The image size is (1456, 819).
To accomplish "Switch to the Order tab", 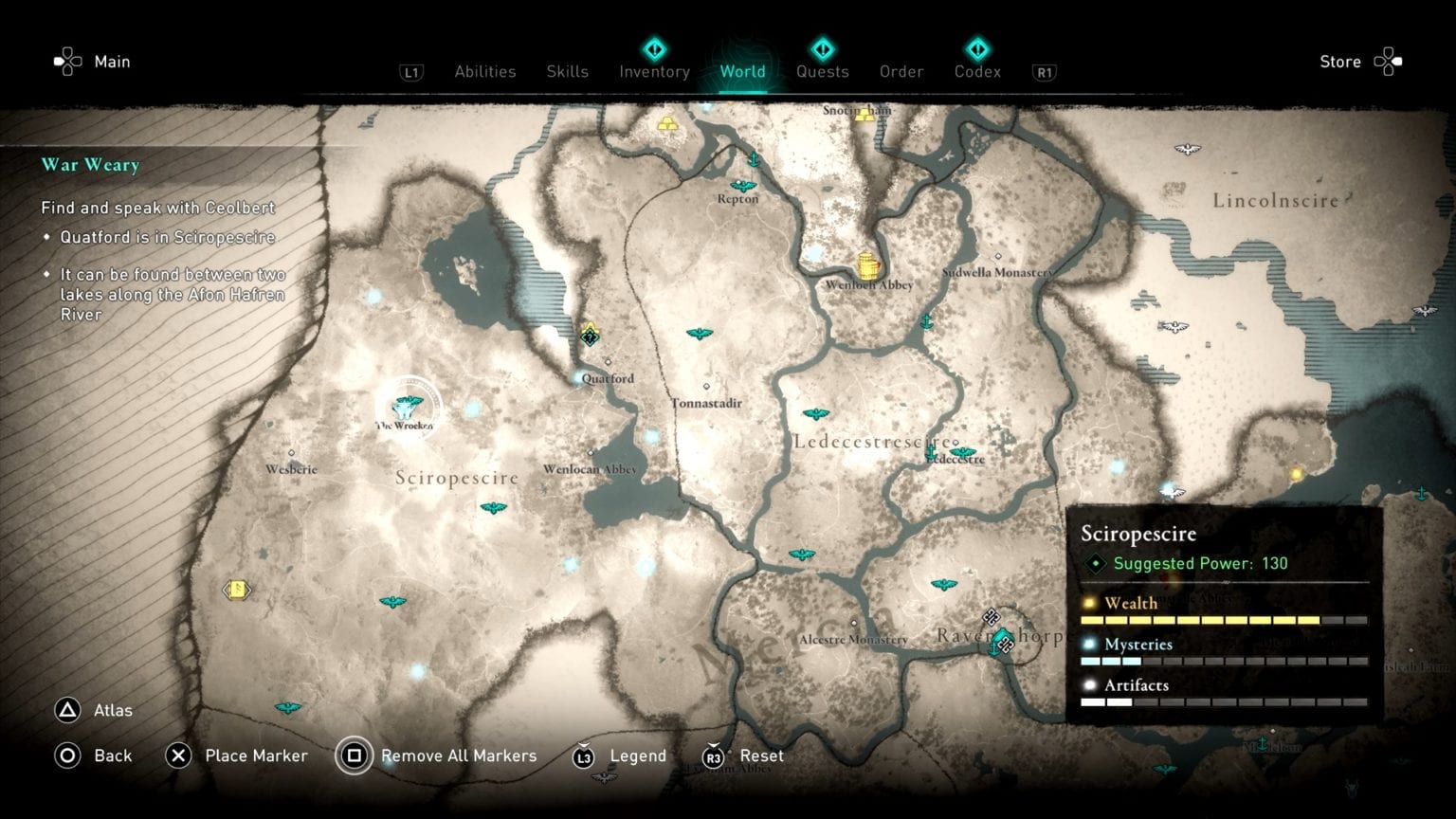I will 901,72.
